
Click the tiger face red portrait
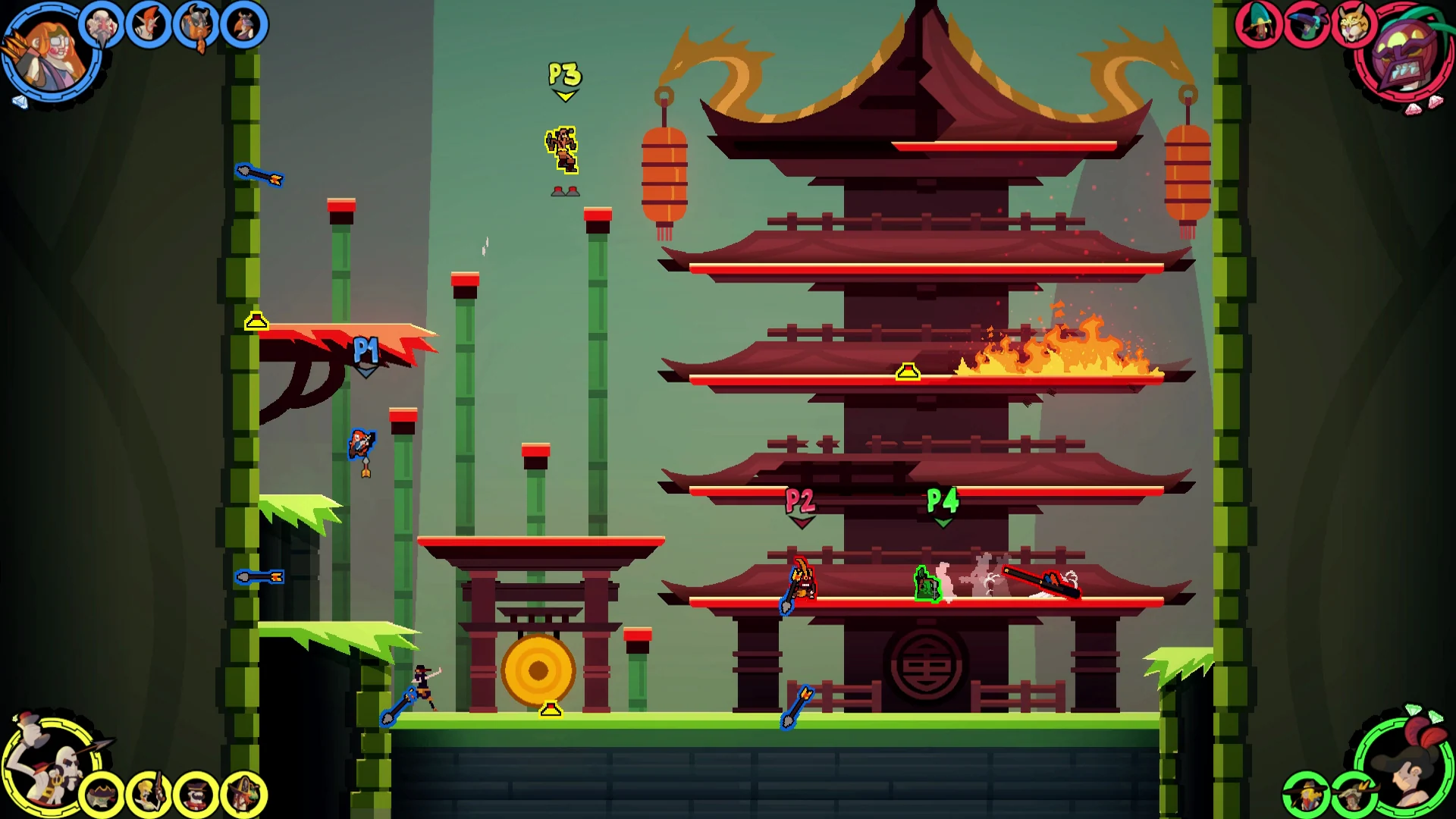[1353, 25]
